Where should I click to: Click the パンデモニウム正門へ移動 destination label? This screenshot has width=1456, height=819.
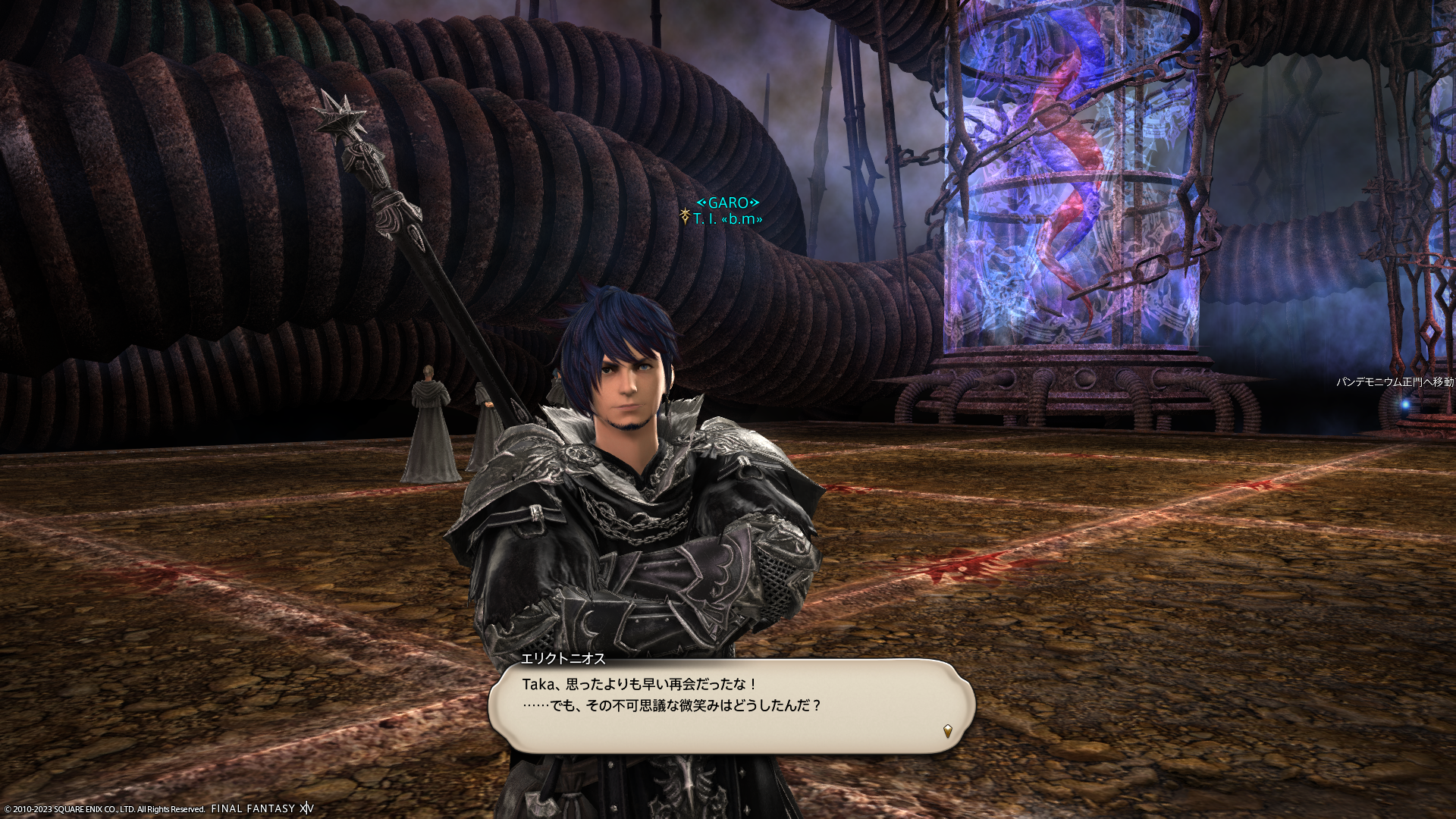click(x=1395, y=382)
